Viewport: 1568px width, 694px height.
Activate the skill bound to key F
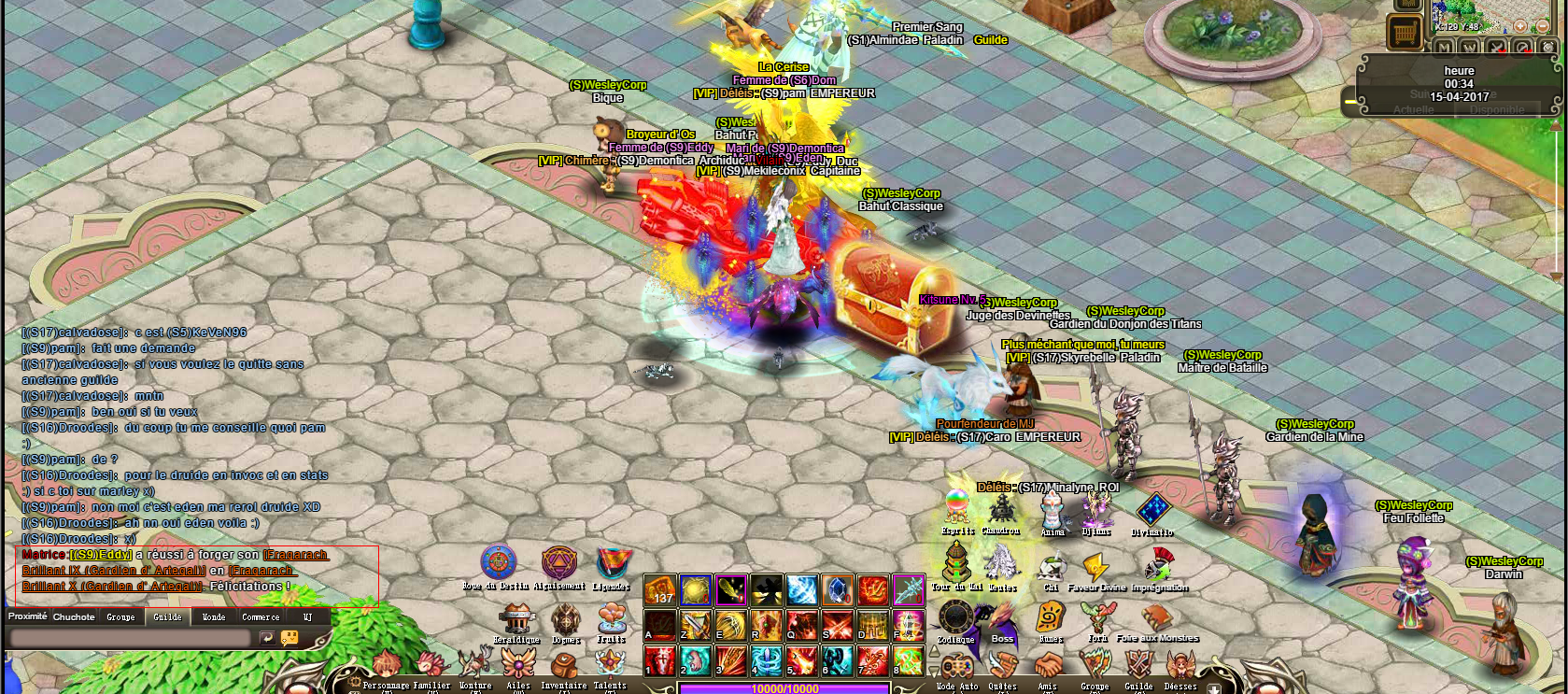pos(909,625)
